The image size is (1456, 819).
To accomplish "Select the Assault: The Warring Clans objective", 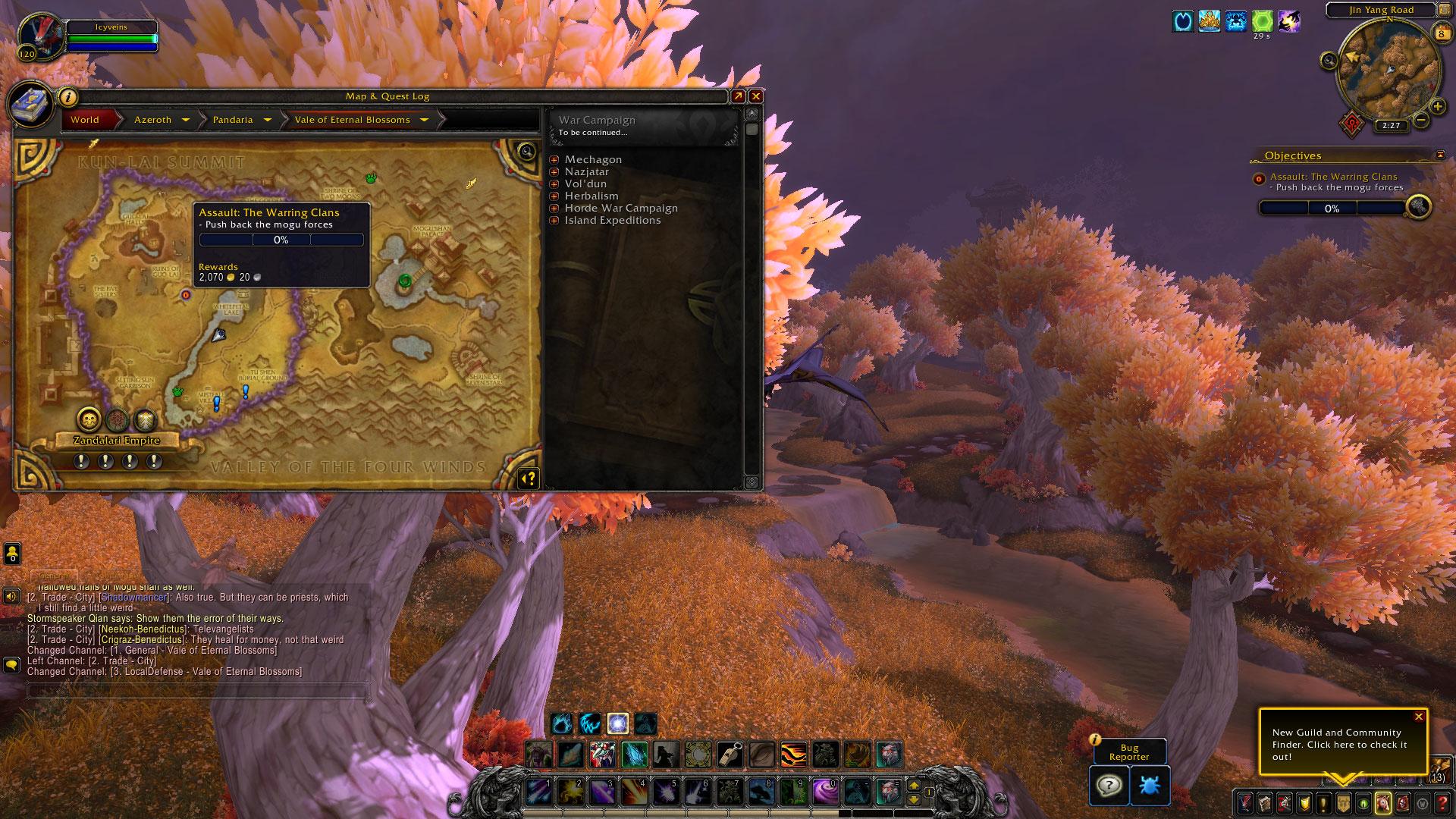I will (x=1333, y=177).
